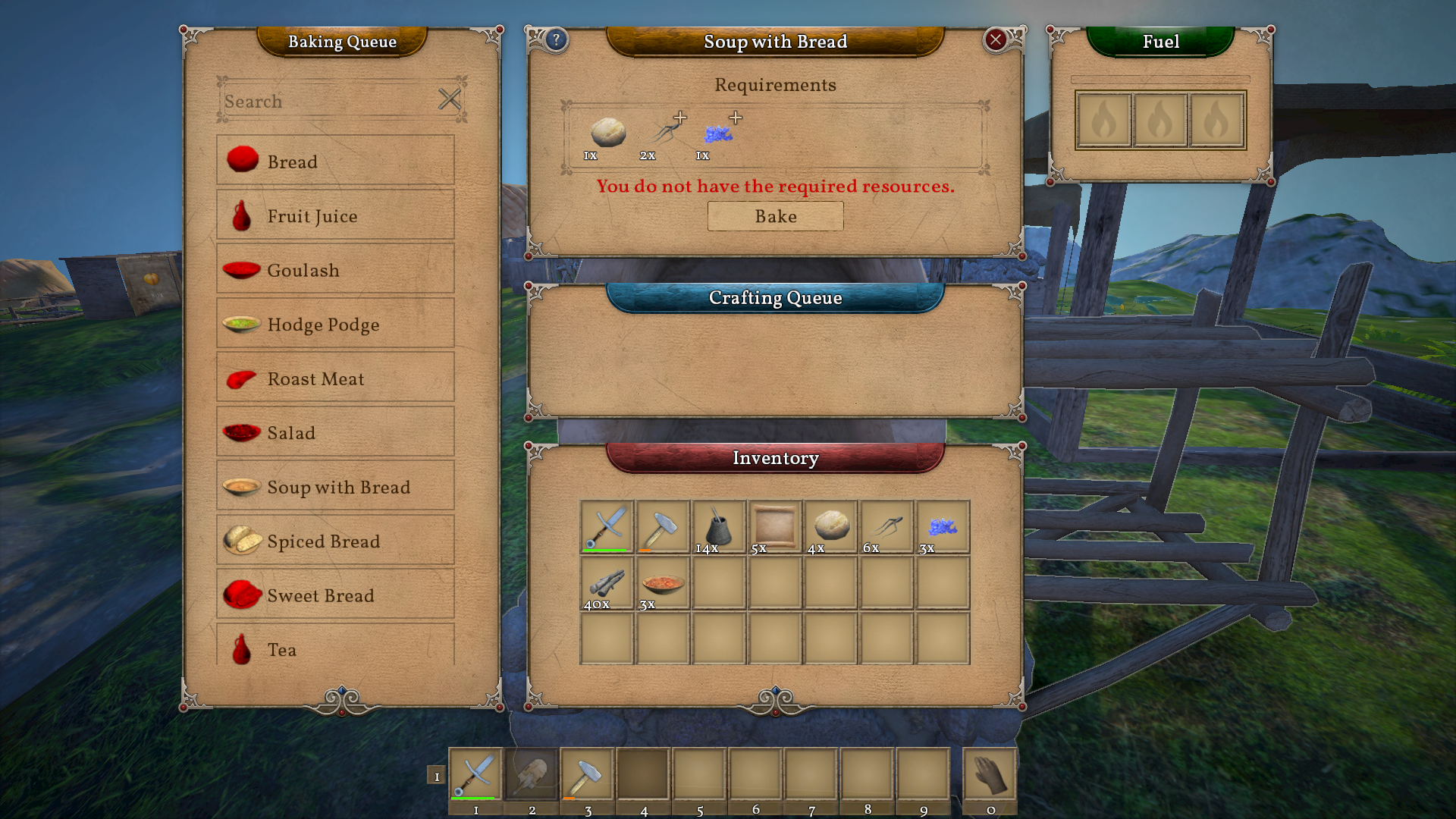Select the Bread recipe
Screen dimensions: 1456x819
[x=335, y=161]
